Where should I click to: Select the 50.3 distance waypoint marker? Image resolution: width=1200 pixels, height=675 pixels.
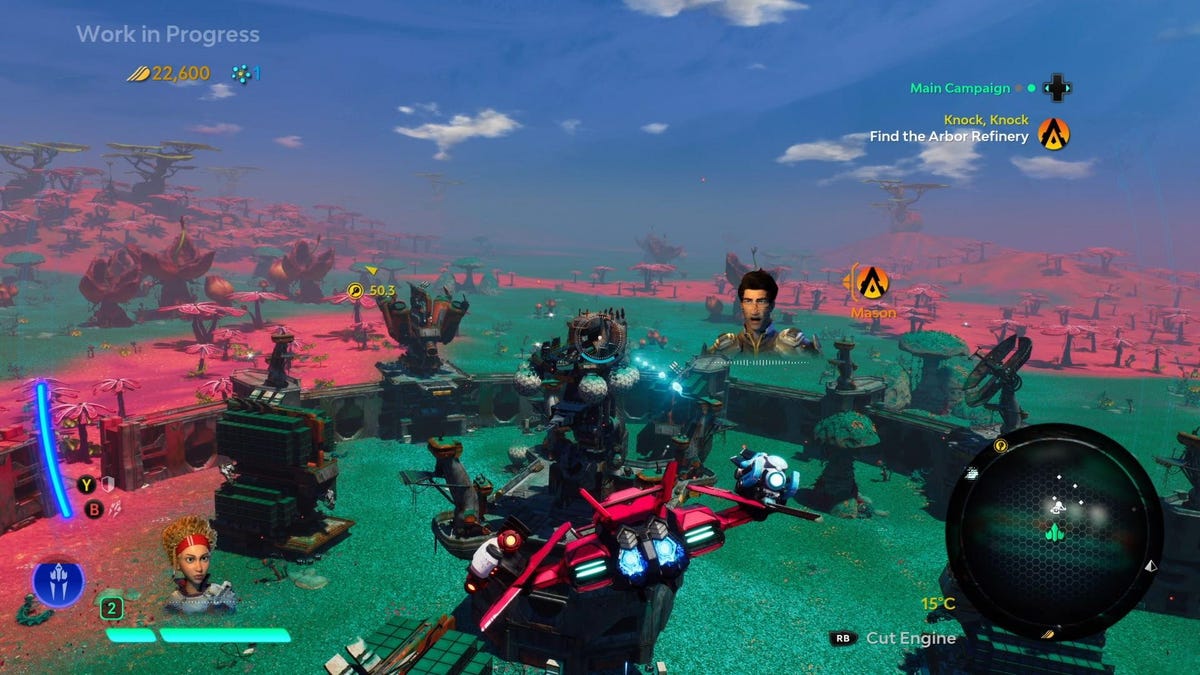pyautogui.click(x=357, y=290)
